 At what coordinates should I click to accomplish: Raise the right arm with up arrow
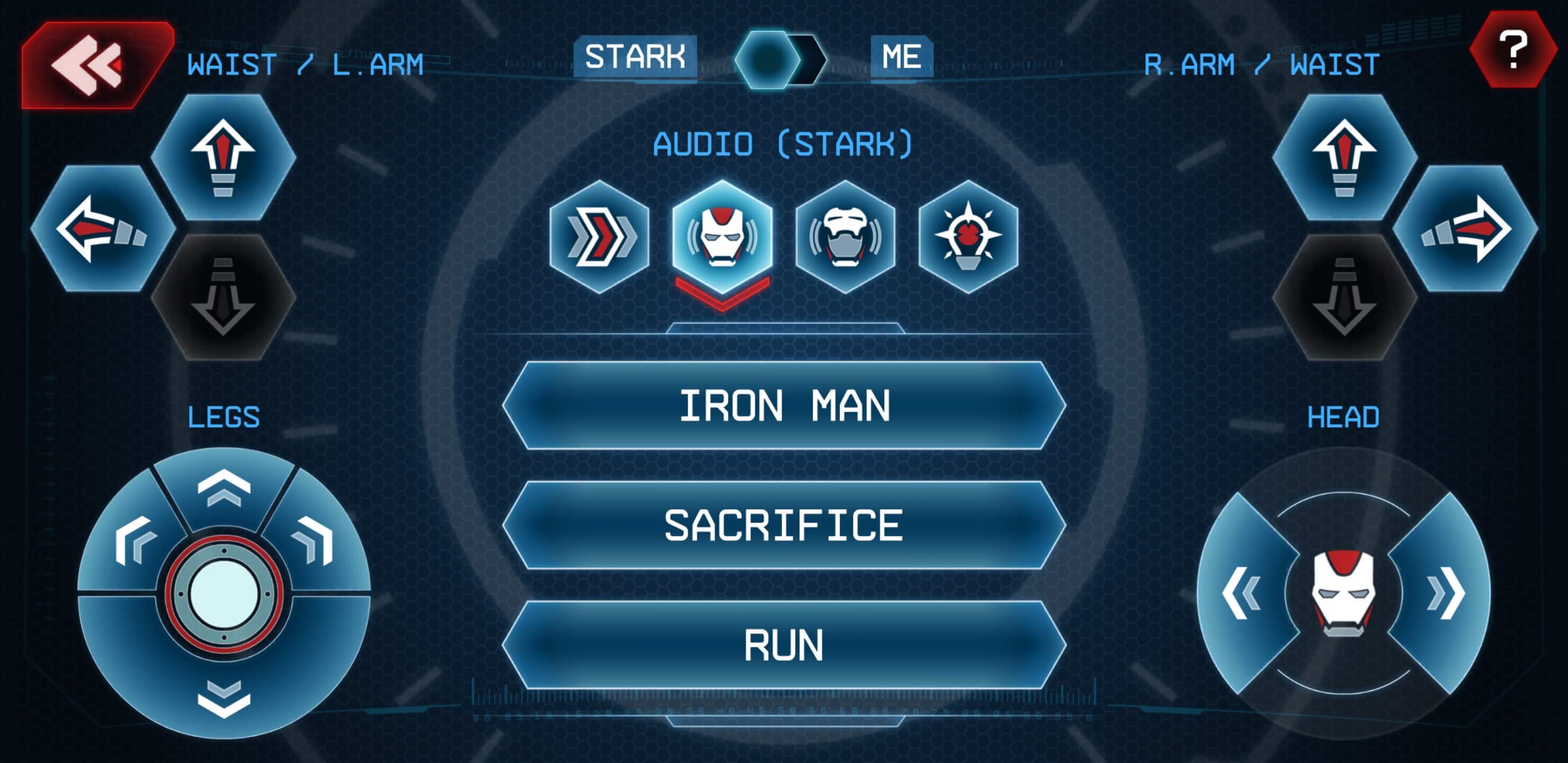pos(1344,156)
